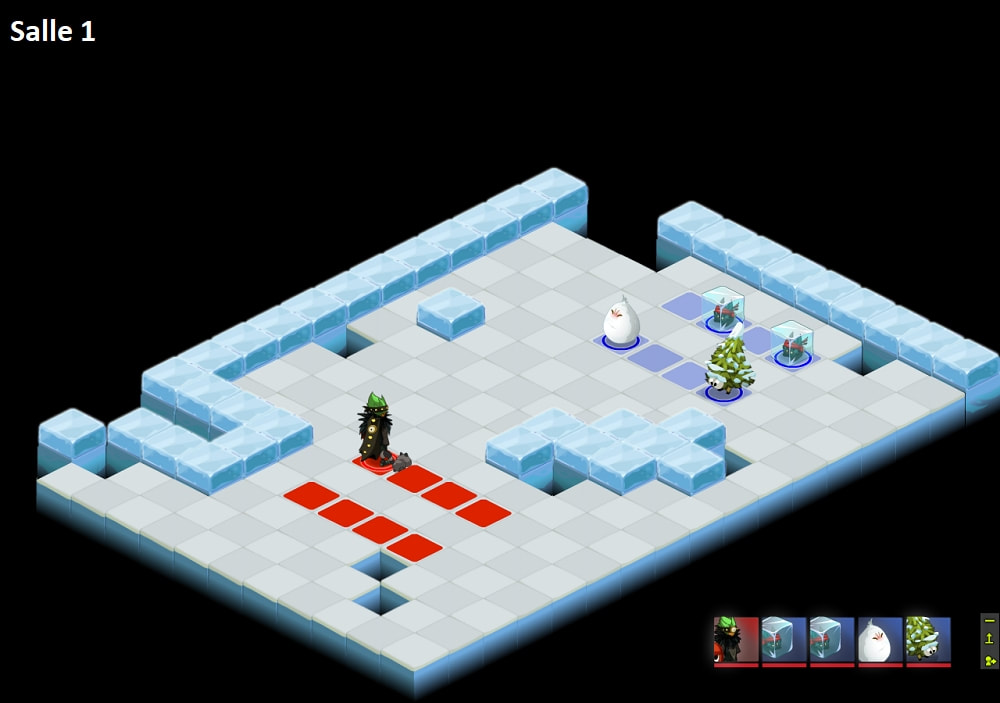The width and height of the screenshot is (1000, 703).
Task: Select the white snow blob portrait in the timeline
Action: (x=880, y=640)
